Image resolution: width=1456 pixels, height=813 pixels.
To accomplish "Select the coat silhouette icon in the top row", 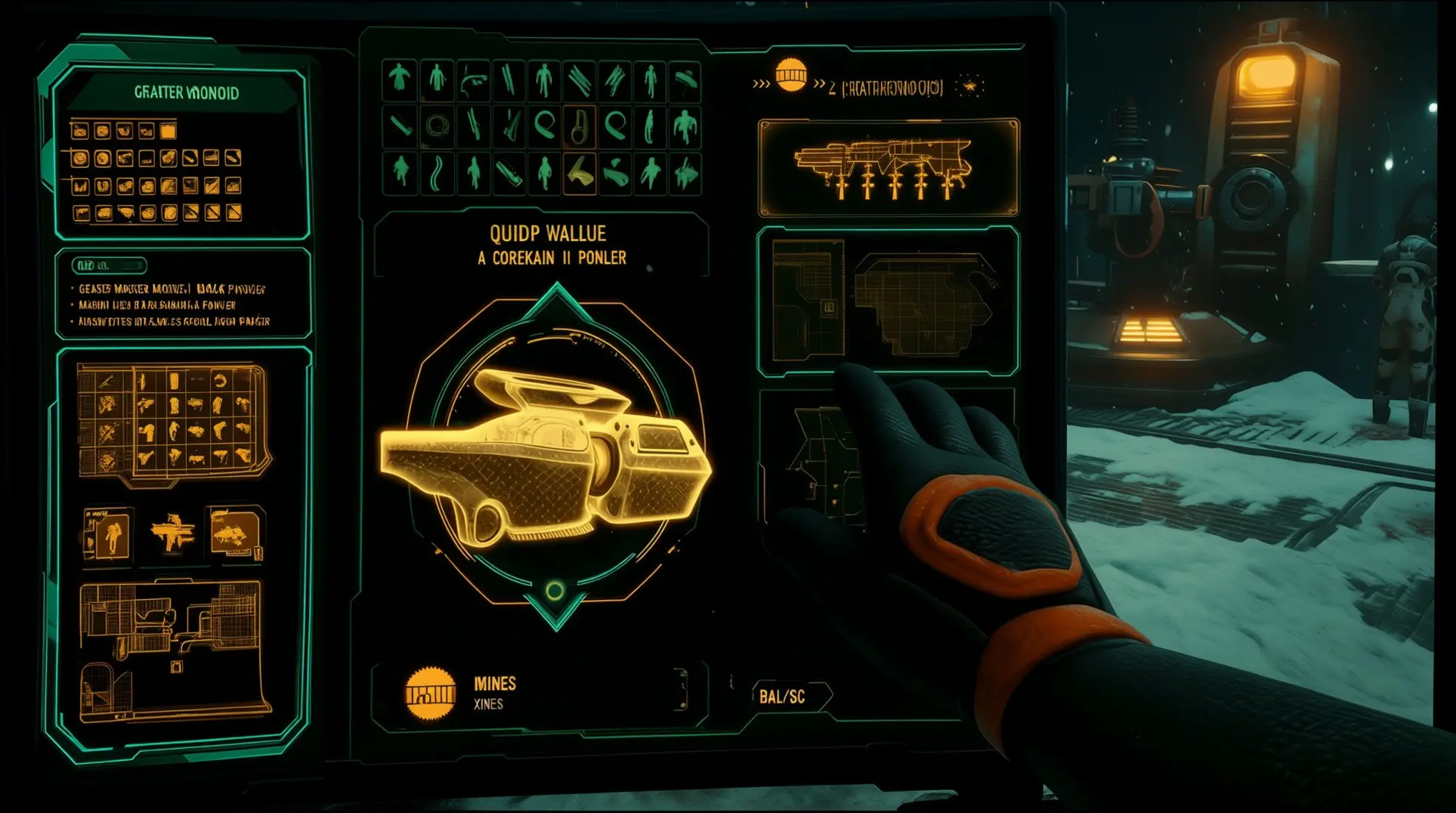I will tap(400, 80).
